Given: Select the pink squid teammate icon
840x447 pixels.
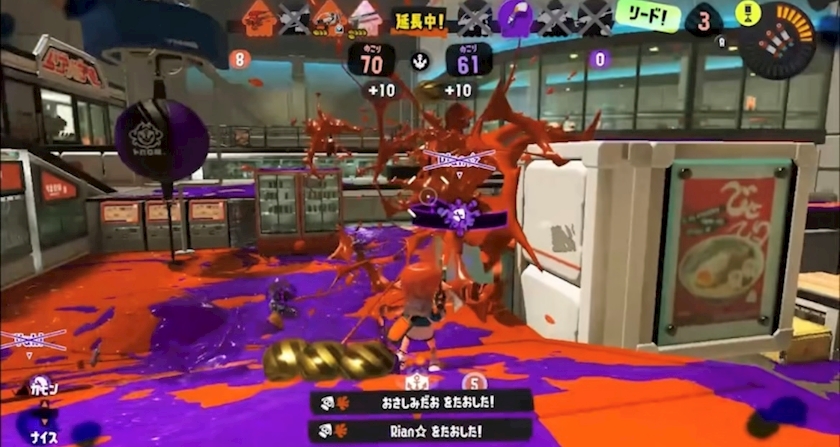Looking at the screenshot, I should point(365,17).
